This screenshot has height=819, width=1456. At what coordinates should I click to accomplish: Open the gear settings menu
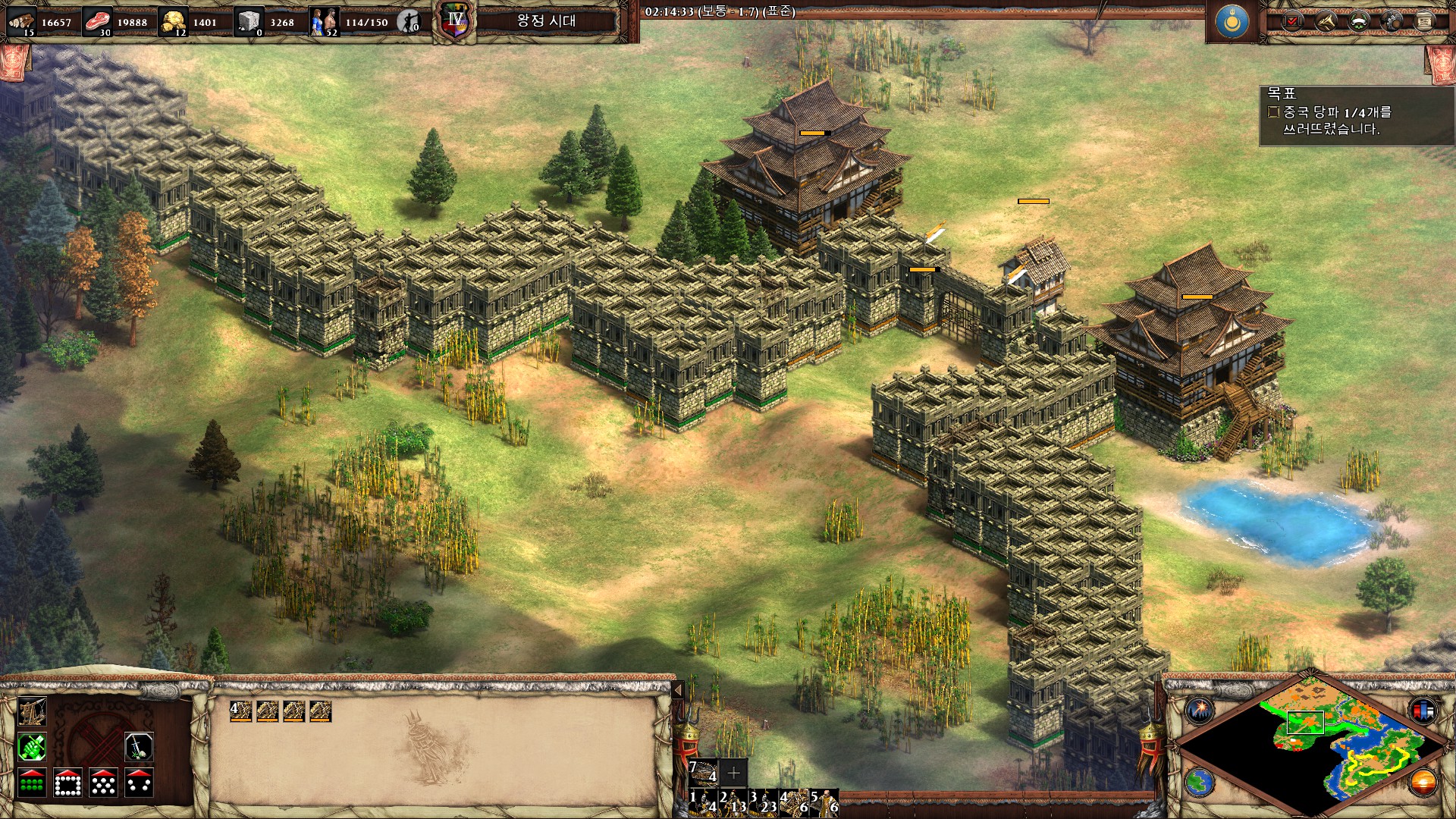point(1392,21)
